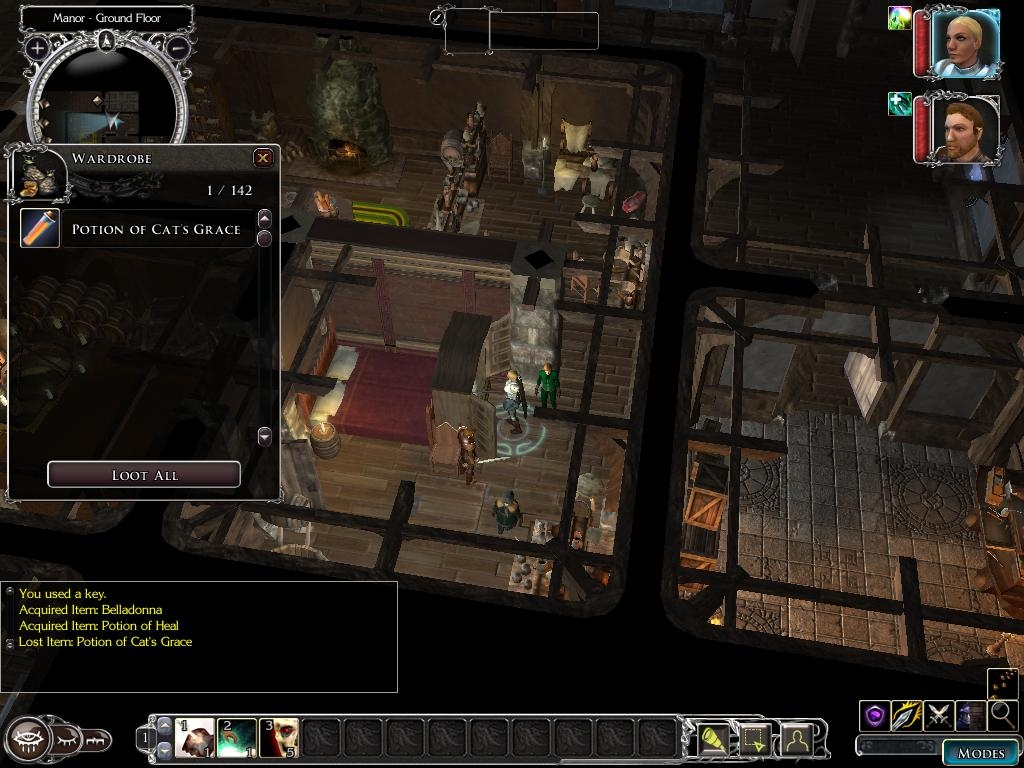
Task: Select the blonde character portrait
Action: click(965, 43)
